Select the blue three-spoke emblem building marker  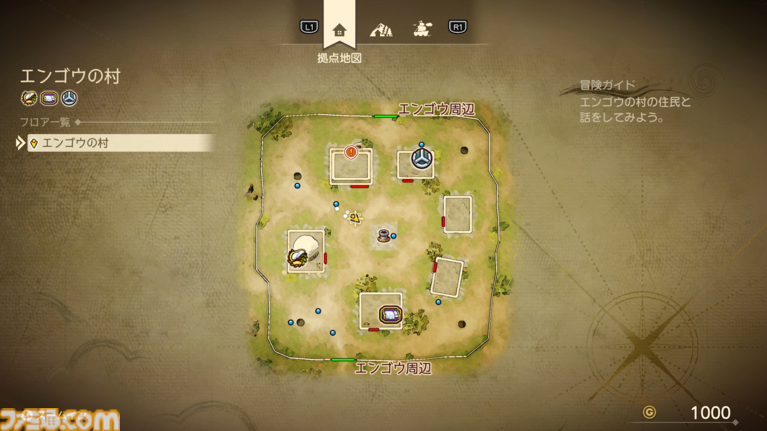pyautogui.click(x=421, y=159)
